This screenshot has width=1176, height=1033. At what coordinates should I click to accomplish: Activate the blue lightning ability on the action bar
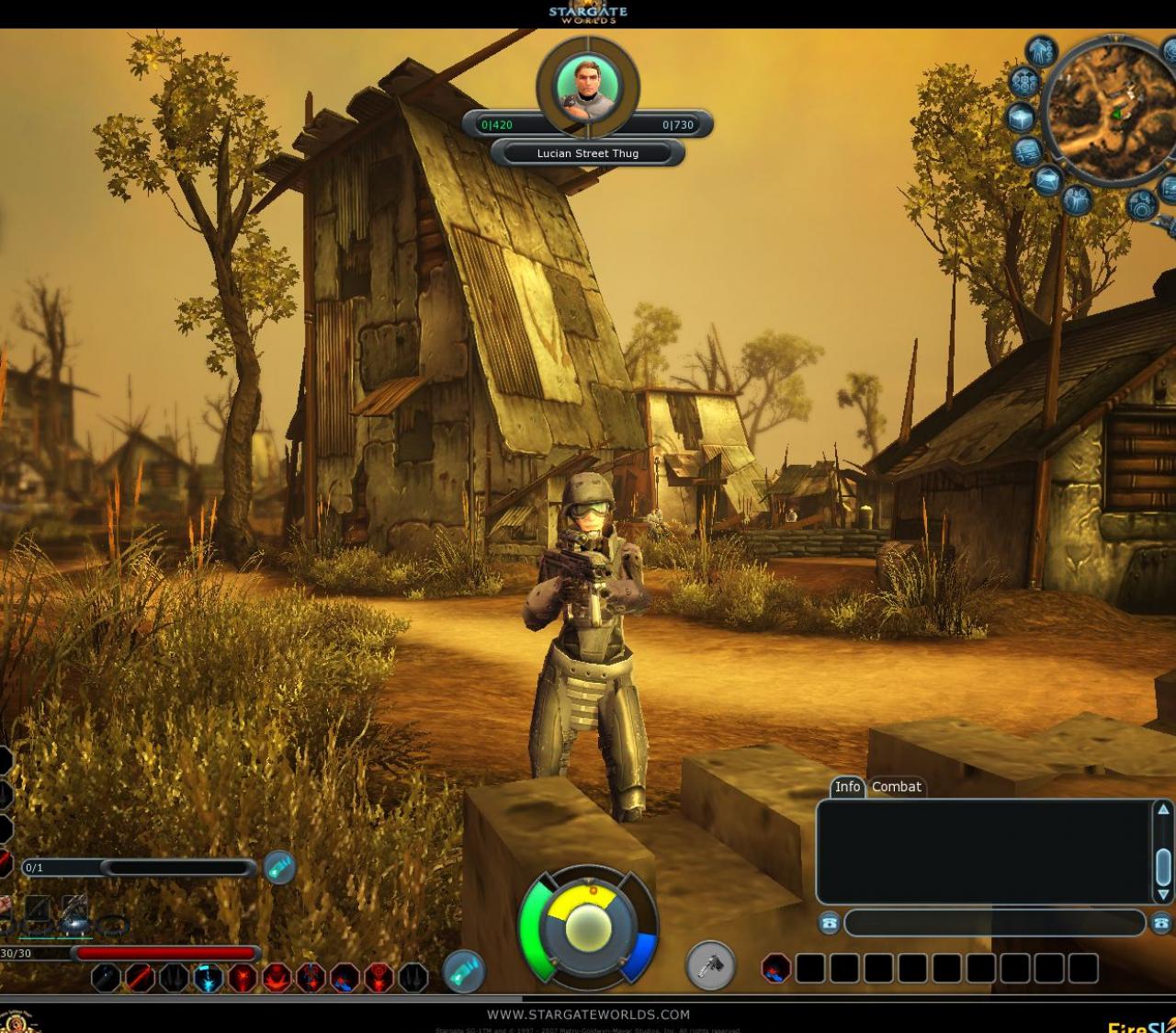209,977
